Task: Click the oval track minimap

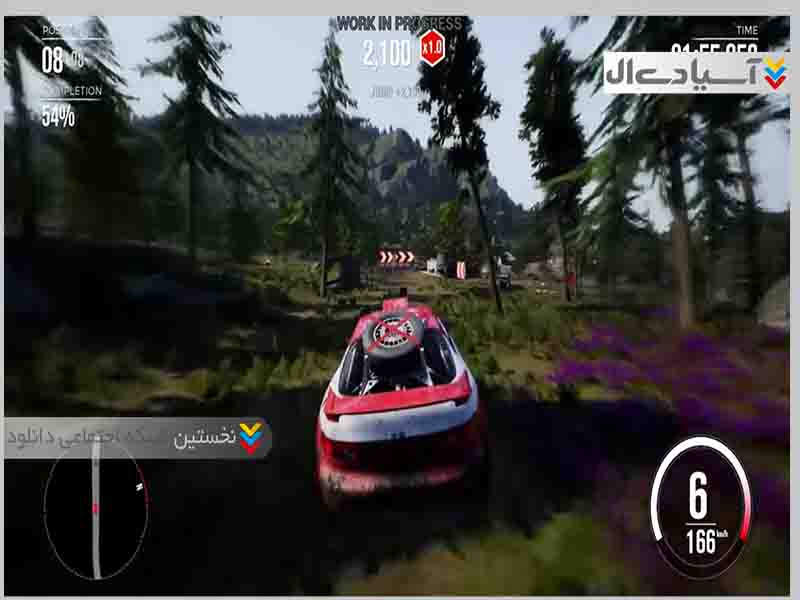Action: [96, 509]
